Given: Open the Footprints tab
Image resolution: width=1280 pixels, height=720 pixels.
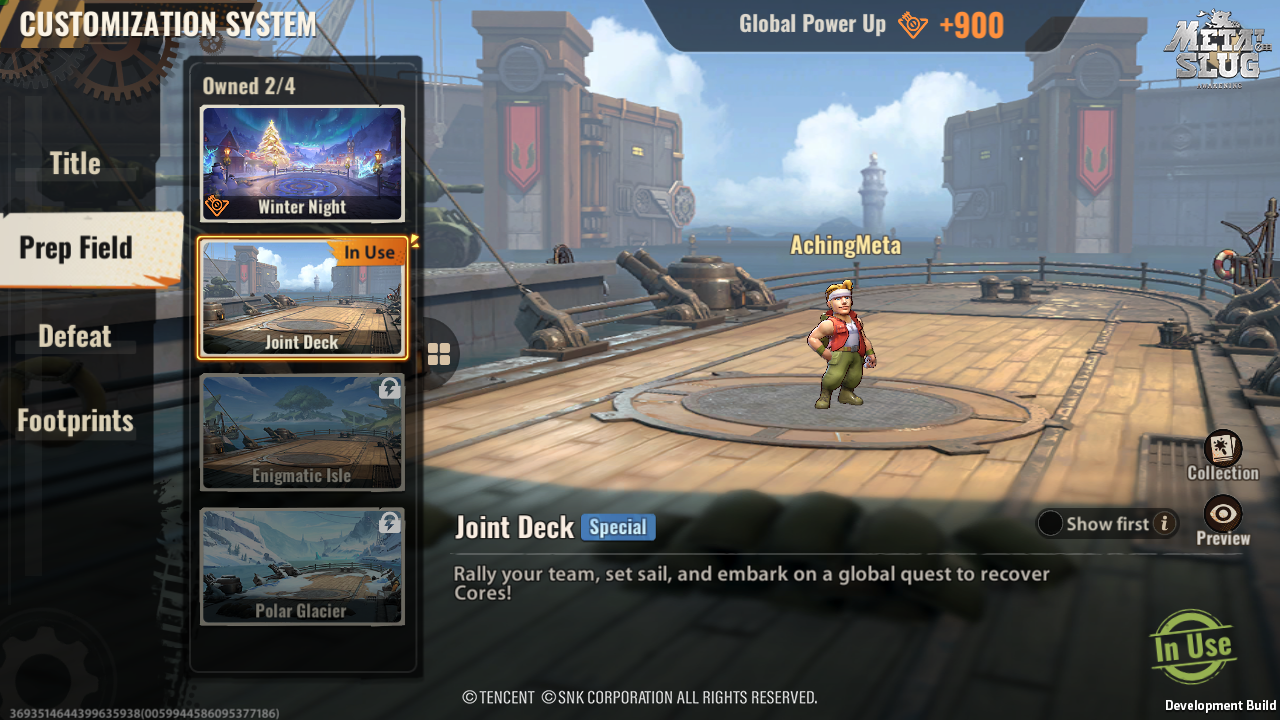Looking at the screenshot, I should (x=74, y=421).
